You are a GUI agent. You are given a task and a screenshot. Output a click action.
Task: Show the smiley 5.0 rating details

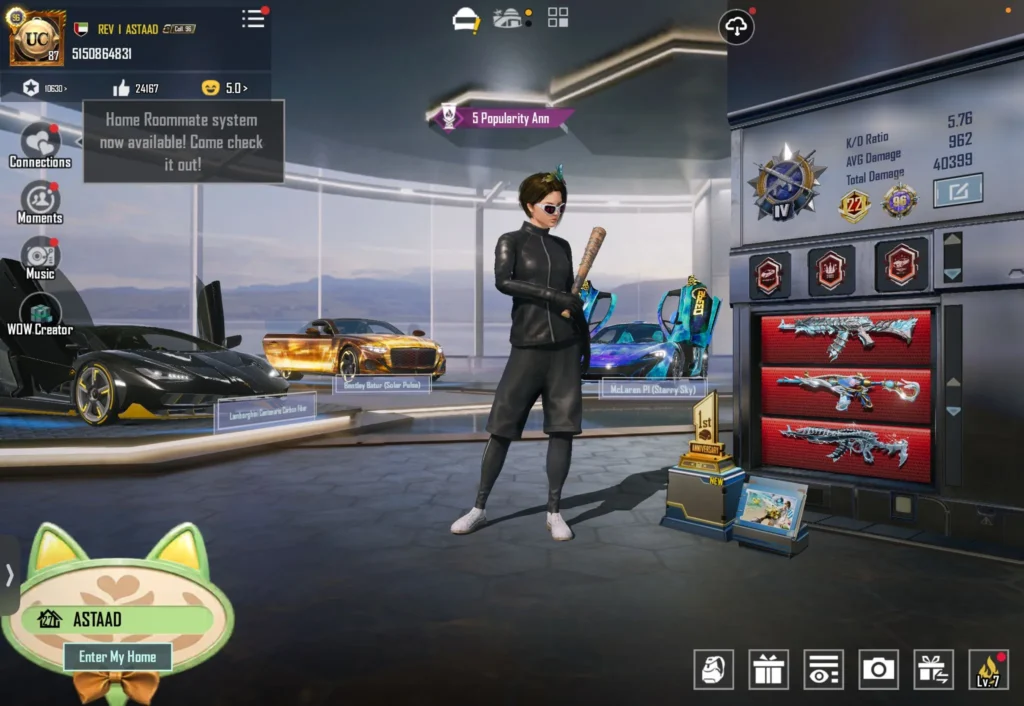point(224,88)
